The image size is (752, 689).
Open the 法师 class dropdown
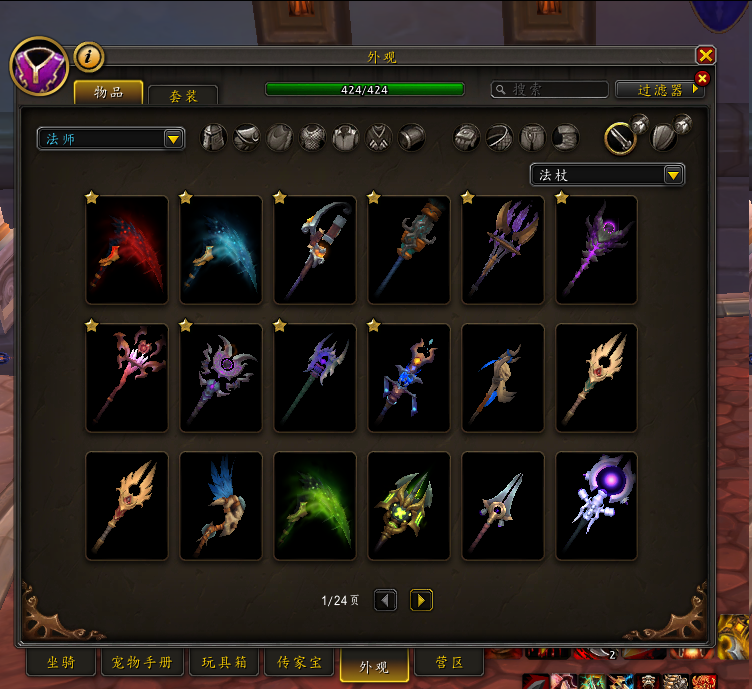click(110, 139)
